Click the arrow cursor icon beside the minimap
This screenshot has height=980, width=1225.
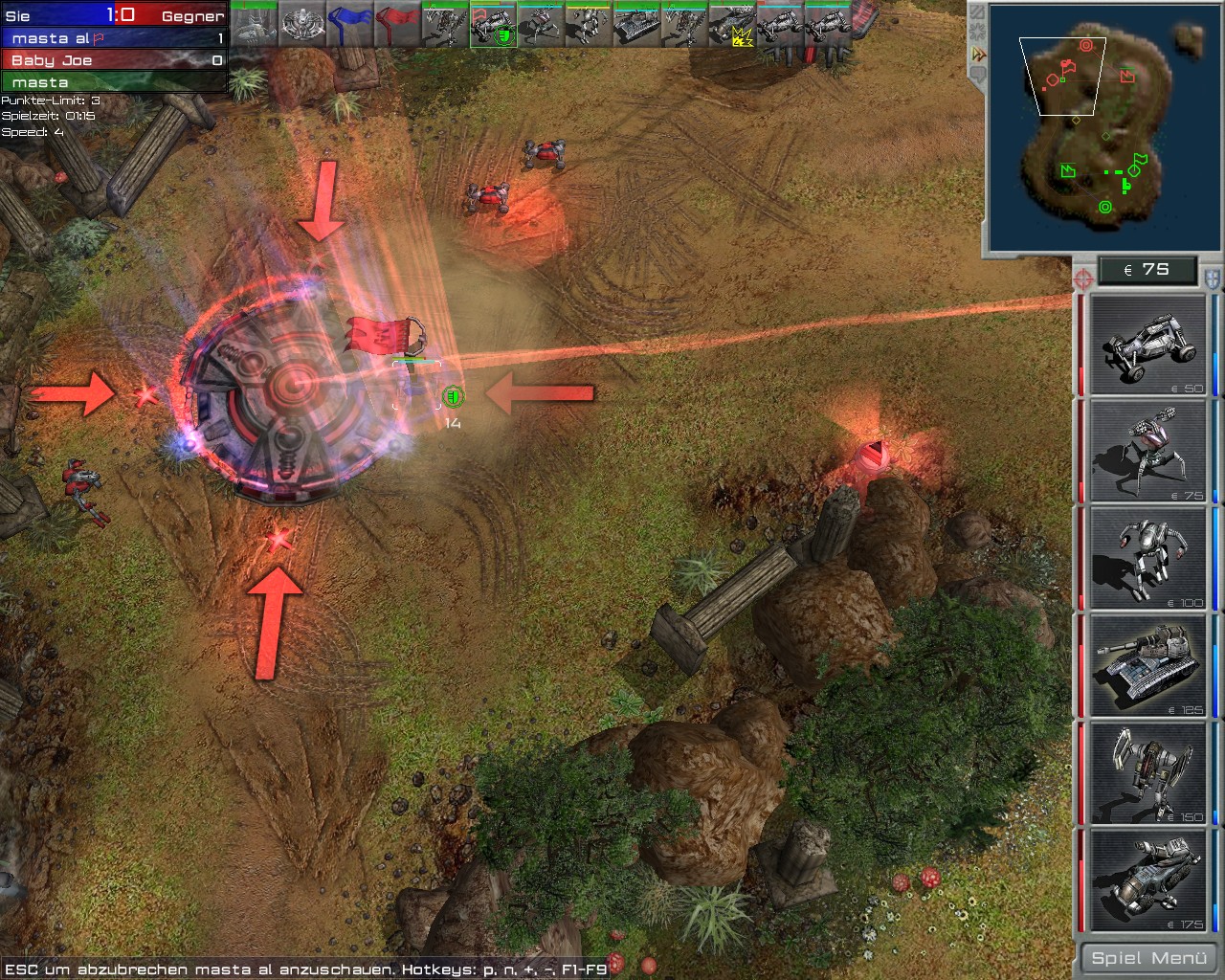tap(977, 55)
